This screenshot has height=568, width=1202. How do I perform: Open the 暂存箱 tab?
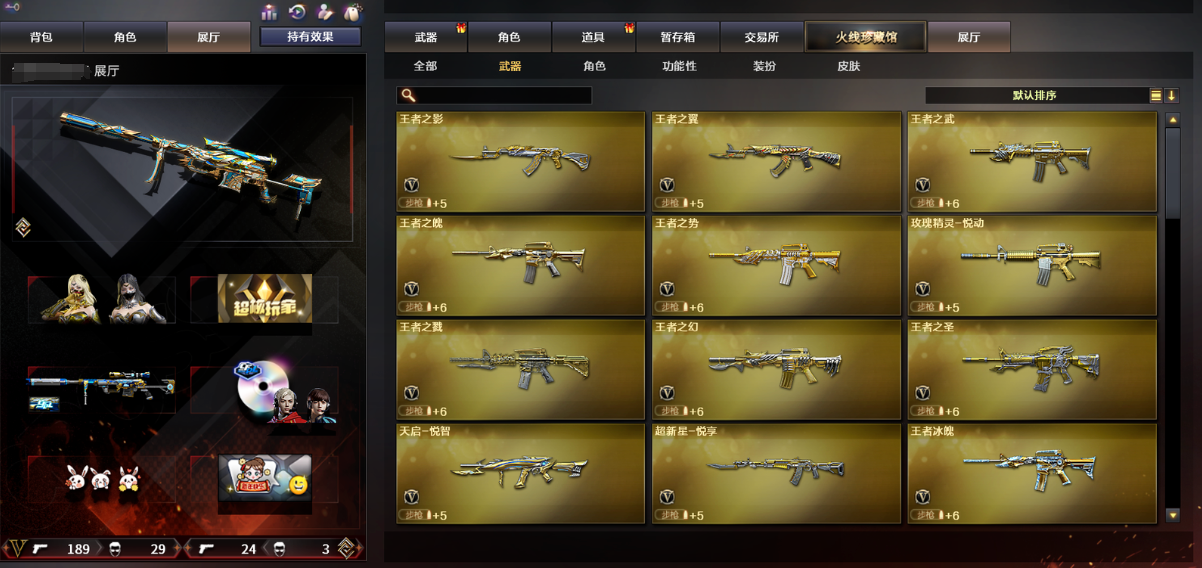point(677,37)
